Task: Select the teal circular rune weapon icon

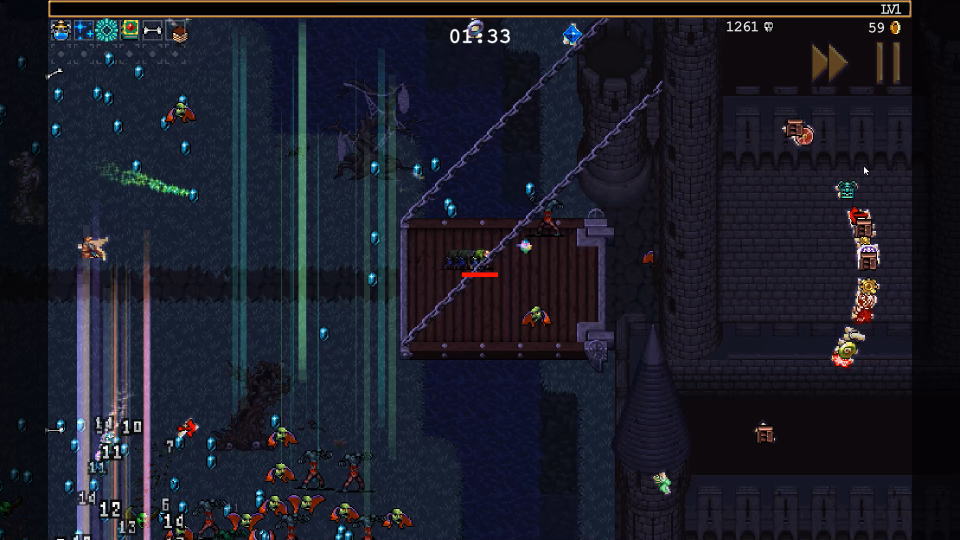Action: 107,30
